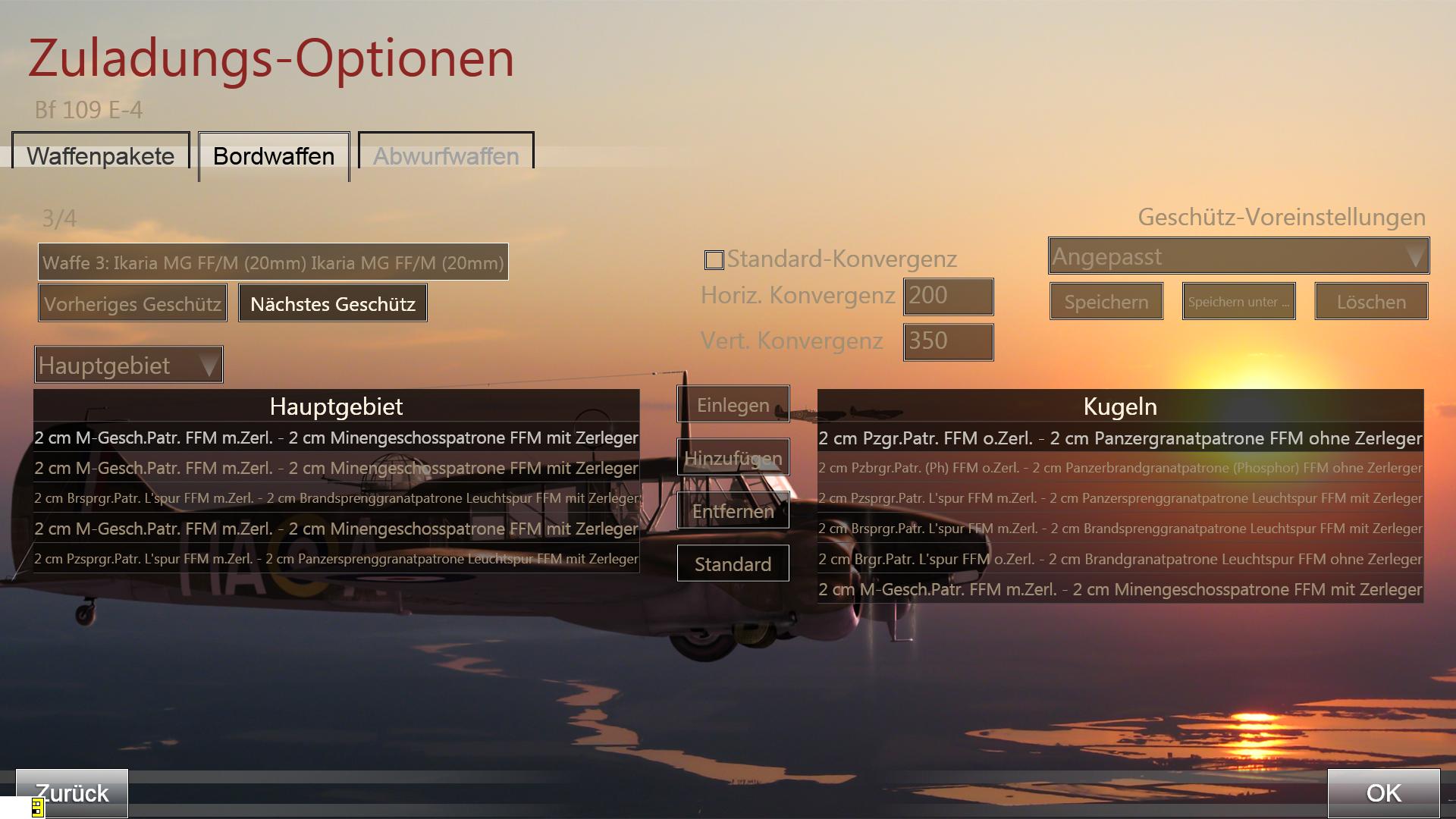Viewport: 1456px width, 819px height.
Task: Choose Speichern unter option
Action: click(1238, 302)
